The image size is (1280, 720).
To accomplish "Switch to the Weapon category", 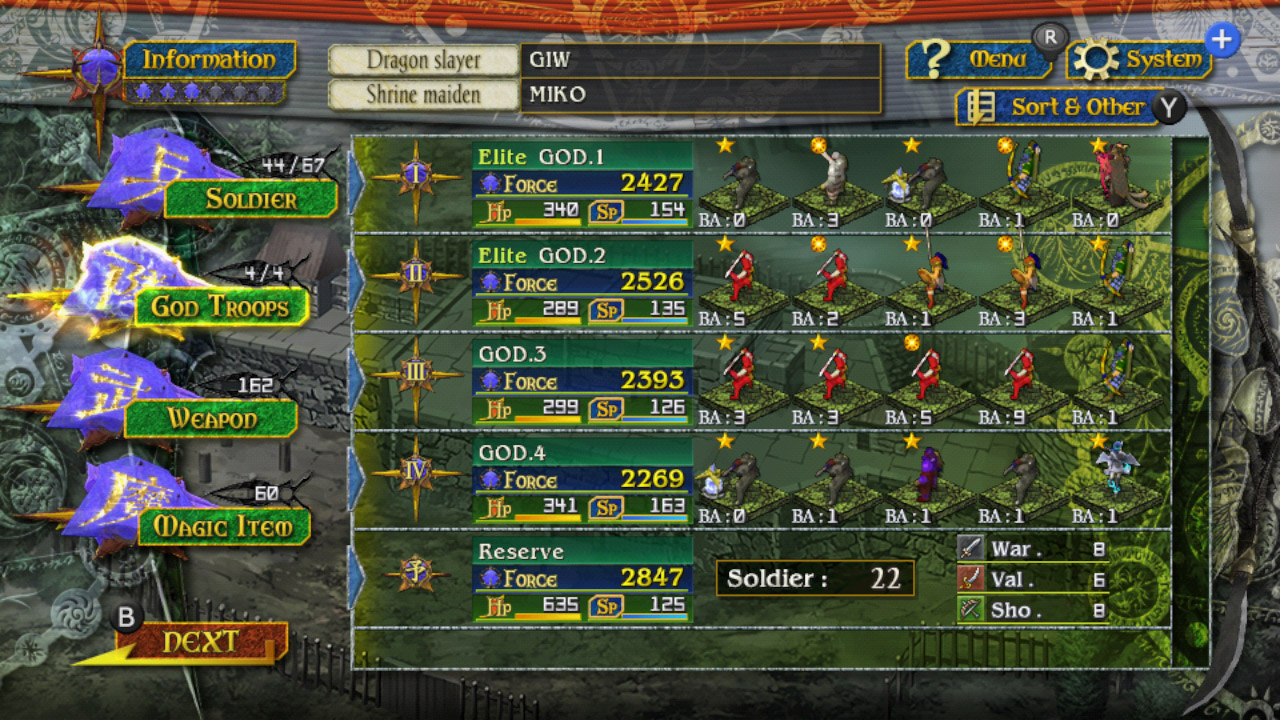I will coord(209,419).
